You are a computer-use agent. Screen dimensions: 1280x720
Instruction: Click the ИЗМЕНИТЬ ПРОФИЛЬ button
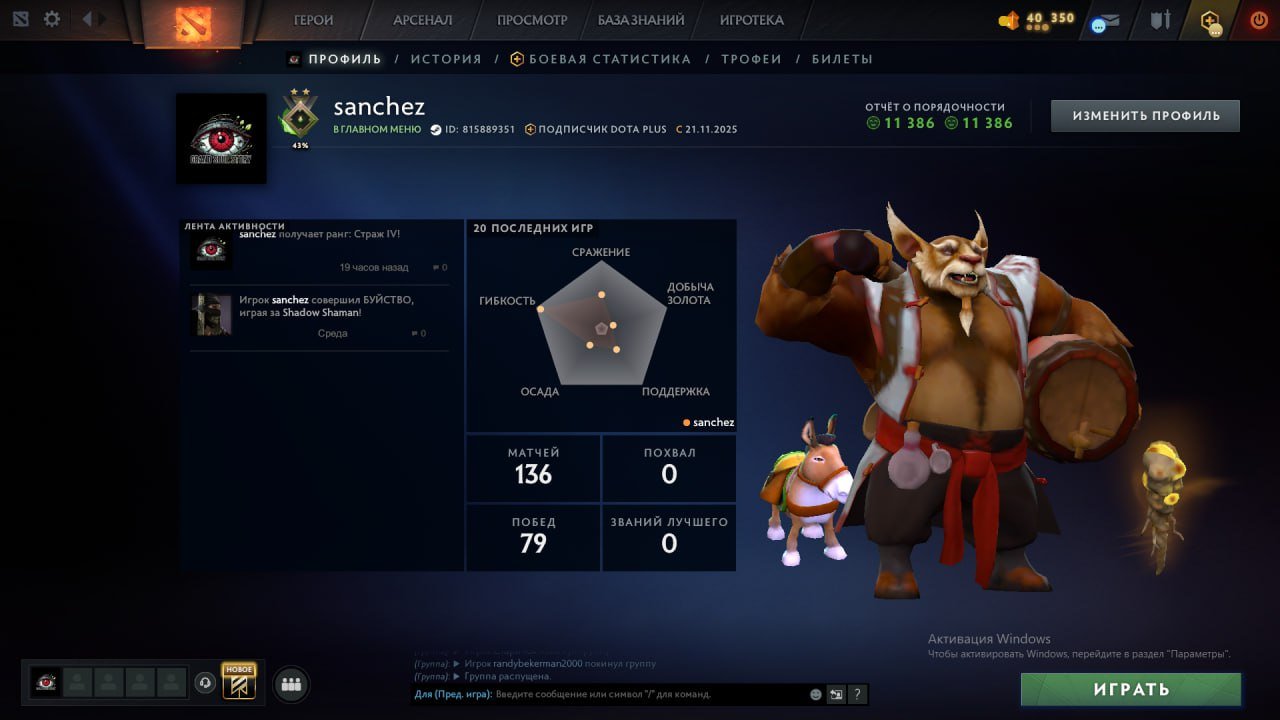pyautogui.click(x=1144, y=115)
